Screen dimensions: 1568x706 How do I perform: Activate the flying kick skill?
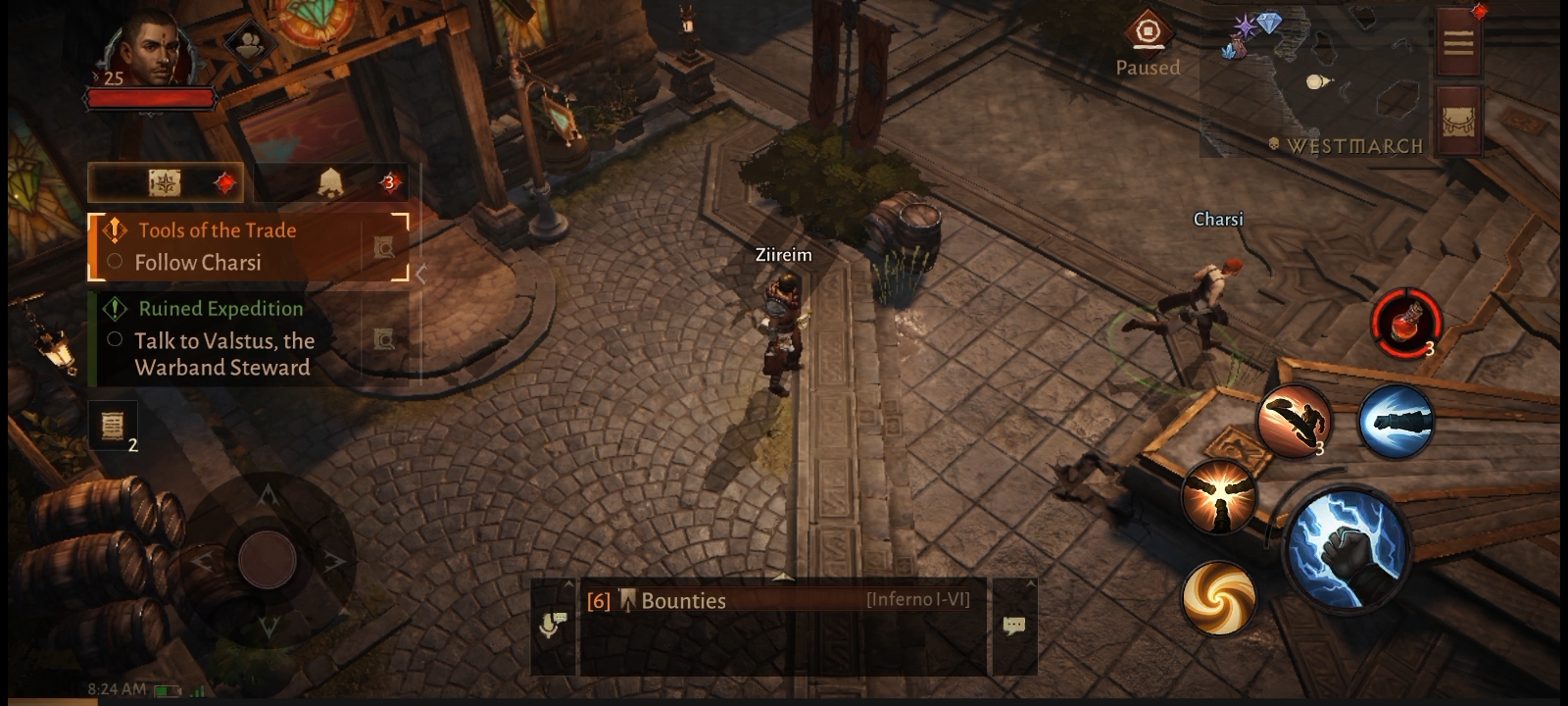click(x=1295, y=421)
